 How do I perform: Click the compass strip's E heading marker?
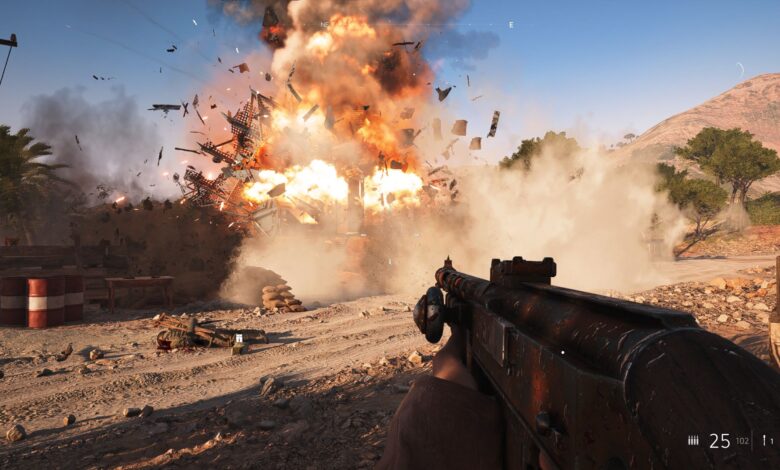pos(511,24)
